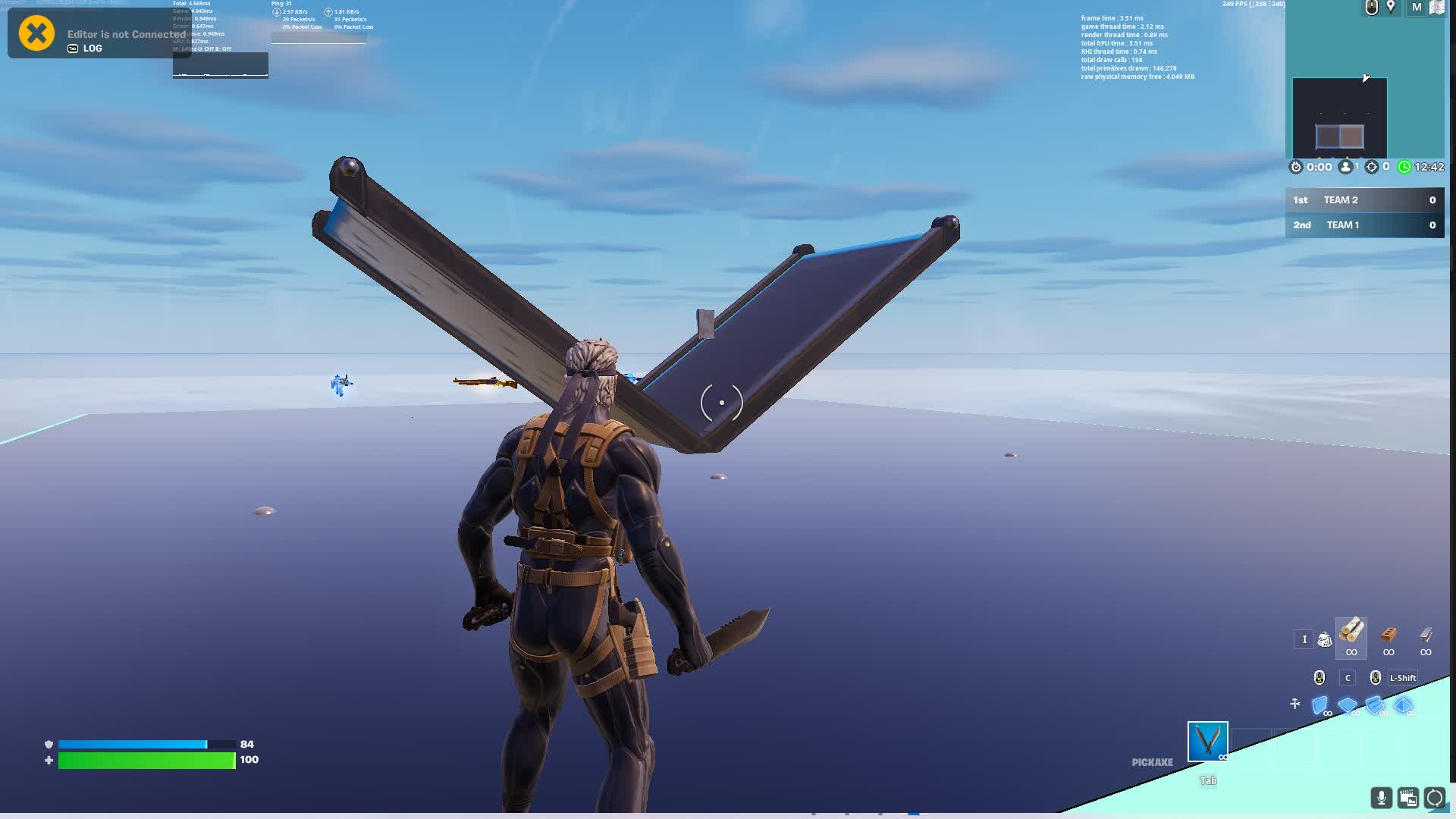Image resolution: width=1456 pixels, height=819 pixels.
Task: Click the elimination counter crosshair icon
Action: (1371, 167)
